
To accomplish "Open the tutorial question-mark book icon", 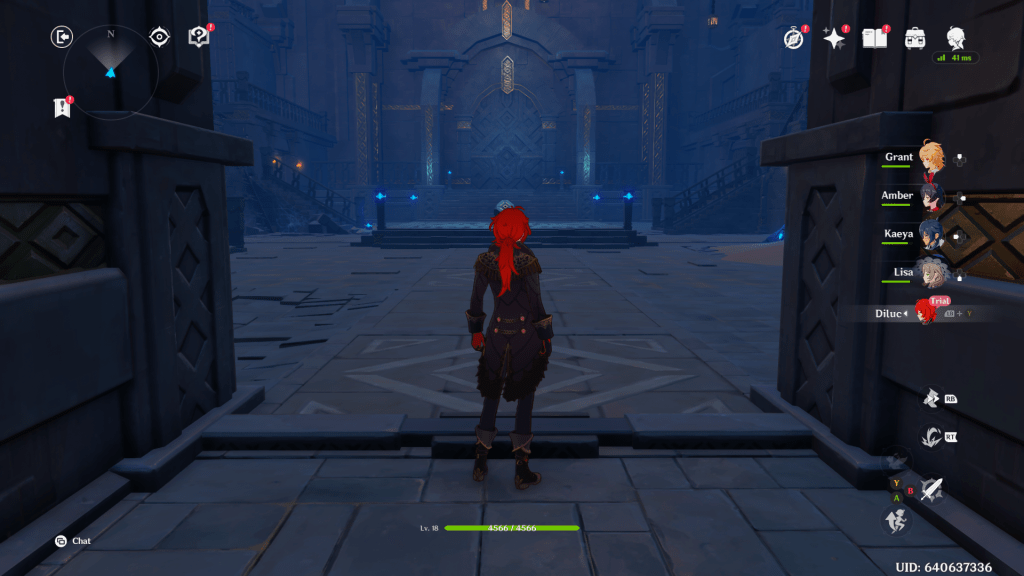I will 198,37.
